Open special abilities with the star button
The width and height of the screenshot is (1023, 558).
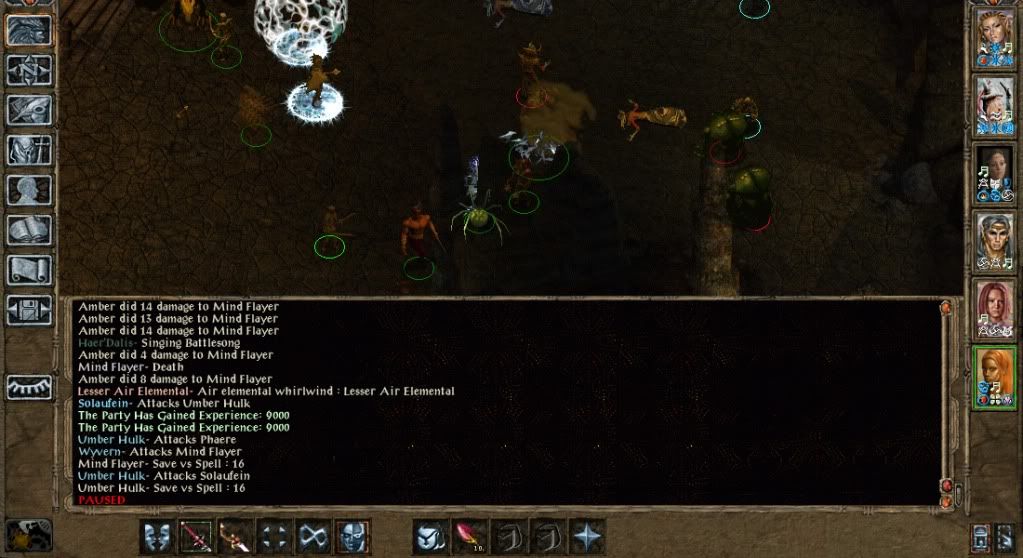click(587, 536)
